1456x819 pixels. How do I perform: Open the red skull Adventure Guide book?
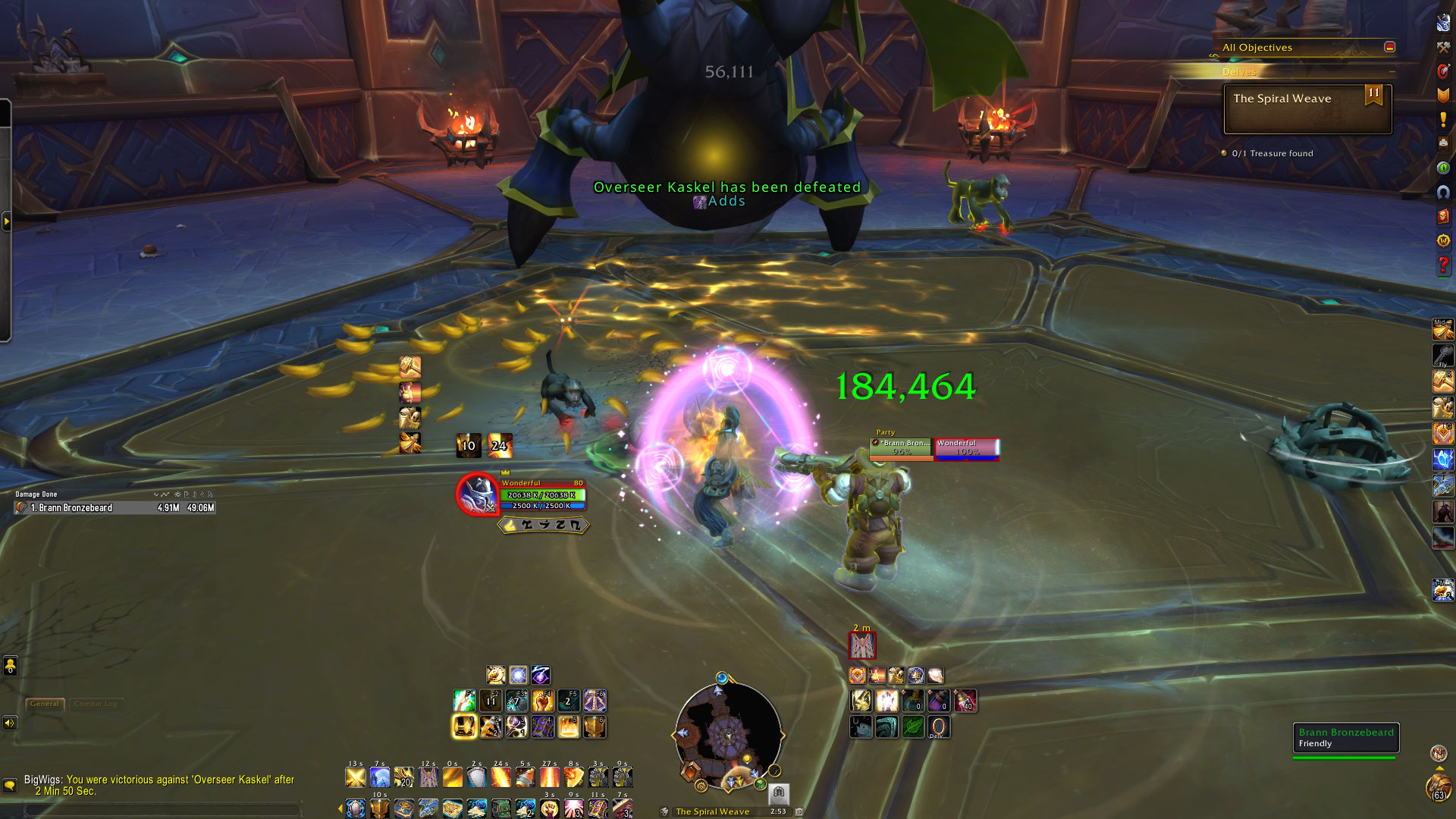tap(1443, 216)
